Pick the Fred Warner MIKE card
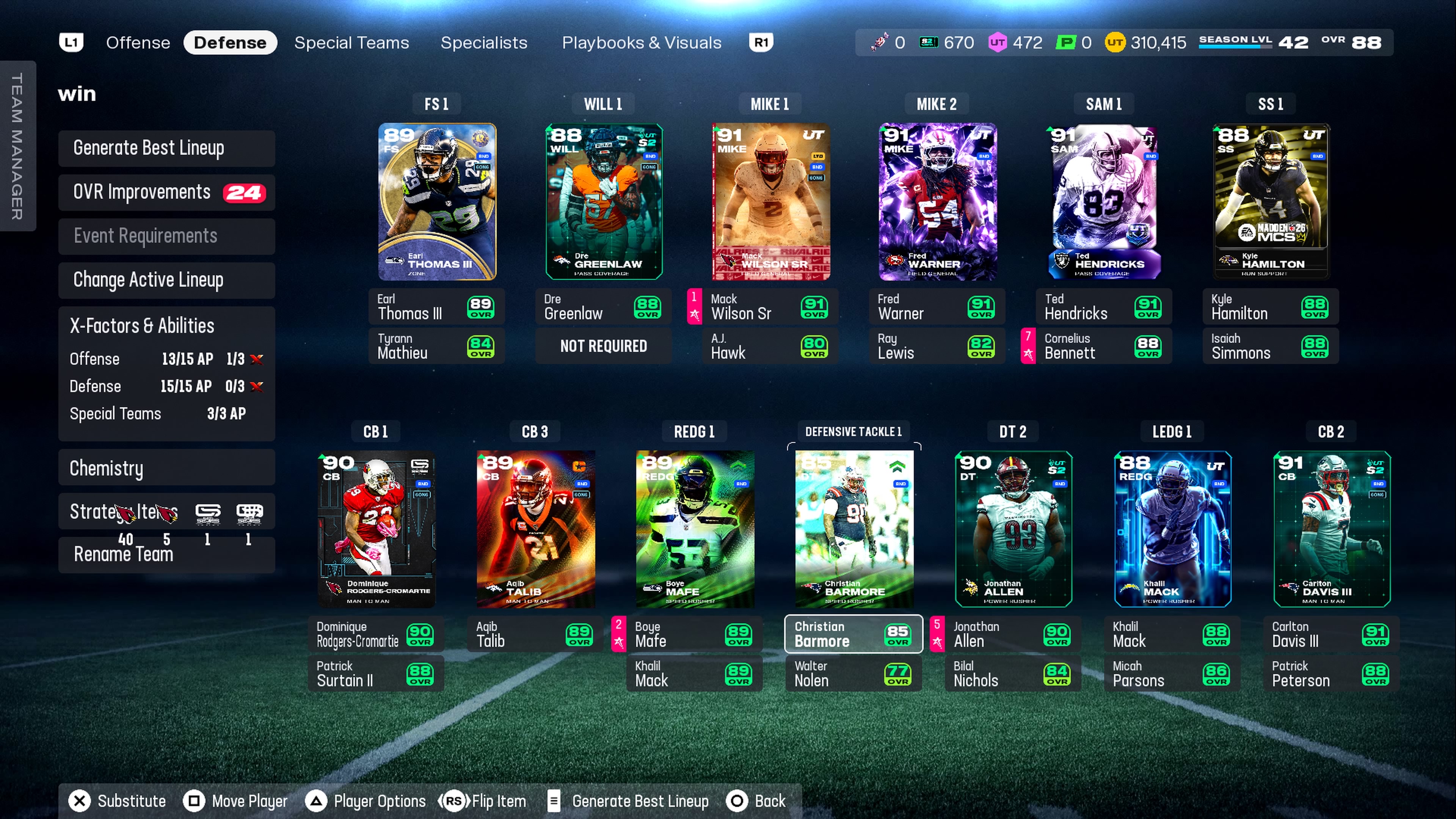This screenshot has height=819, width=1456. pyautogui.click(x=937, y=202)
